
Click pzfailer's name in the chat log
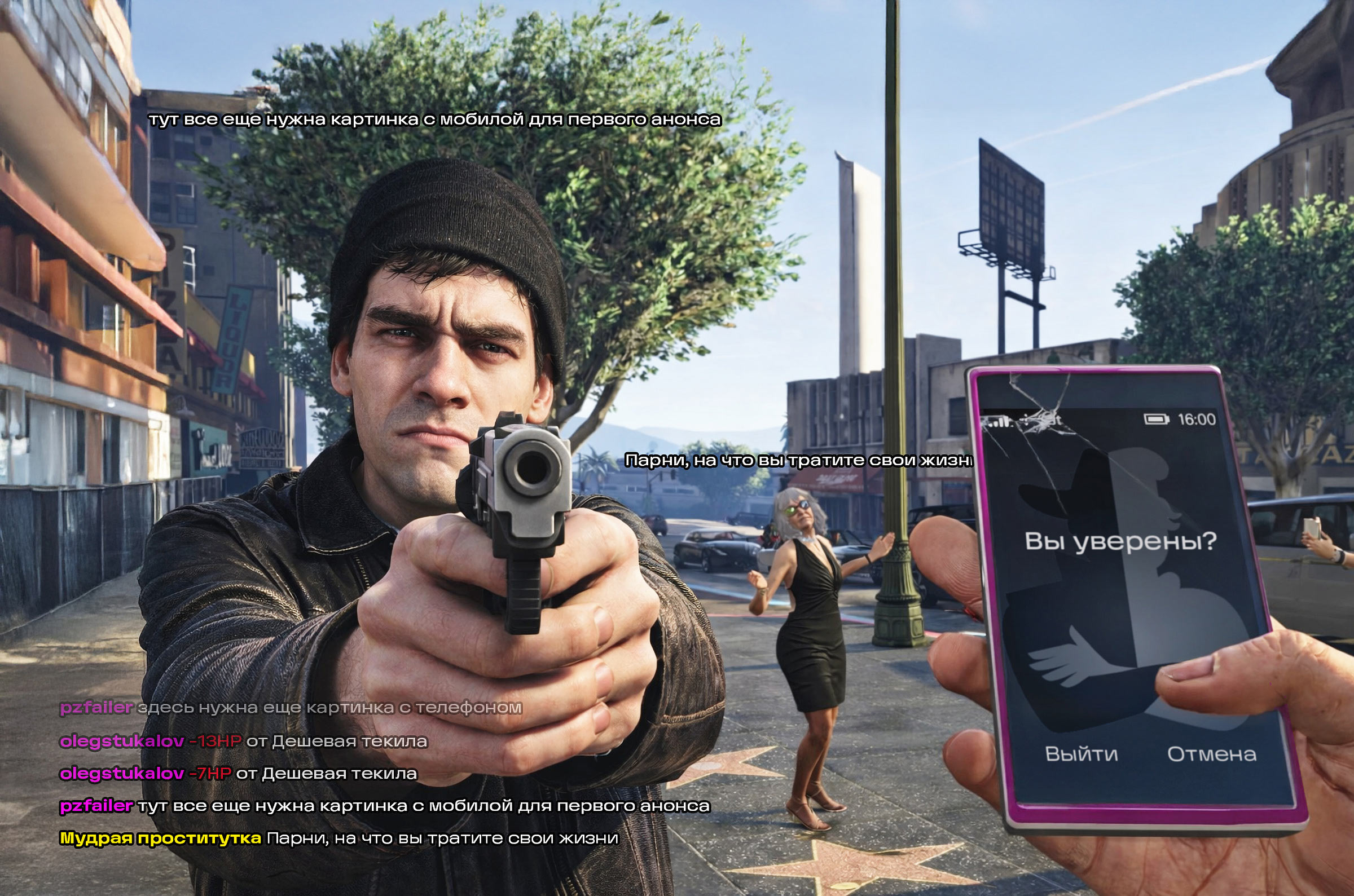(96, 806)
